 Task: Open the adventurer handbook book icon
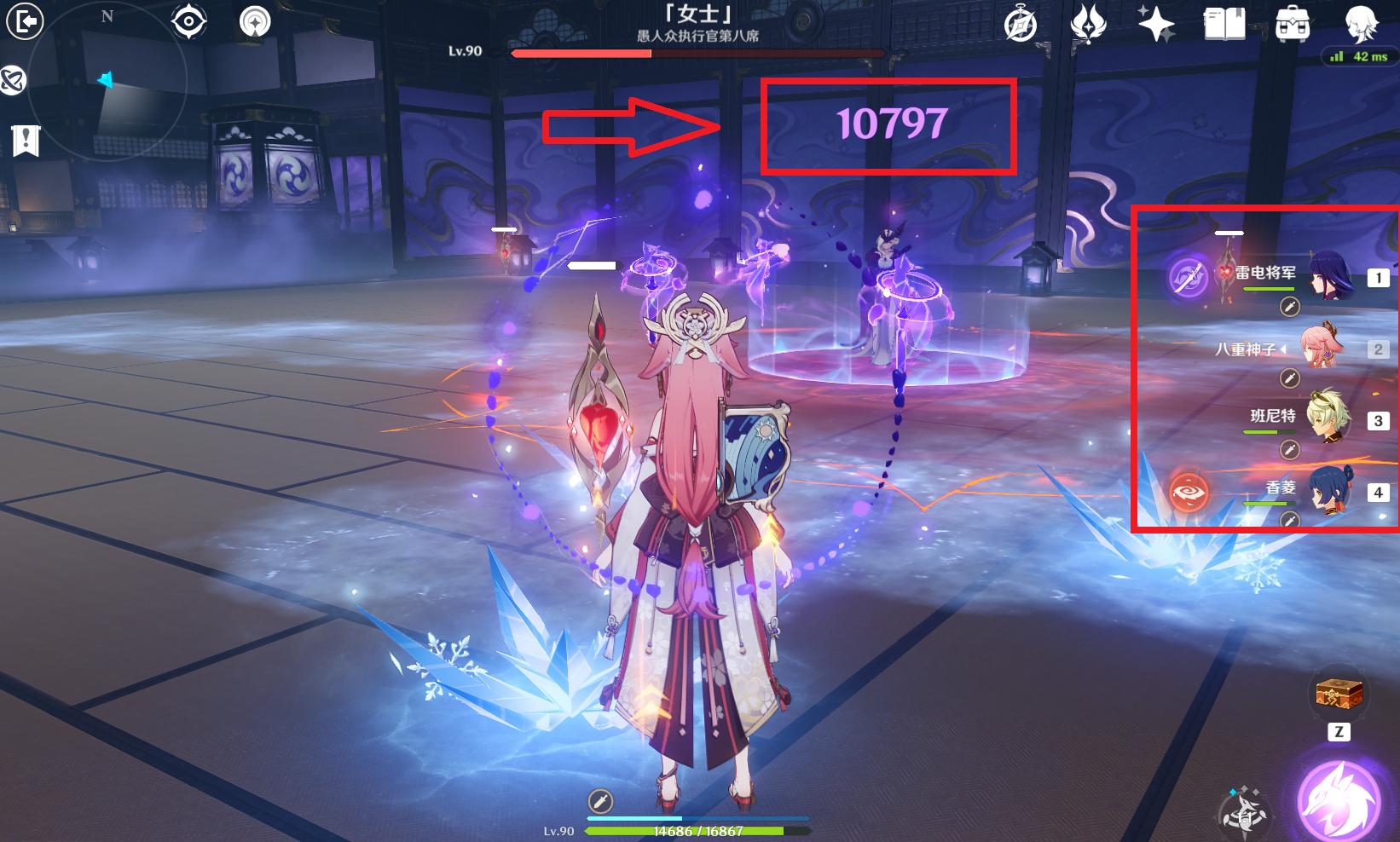click(1224, 24)
